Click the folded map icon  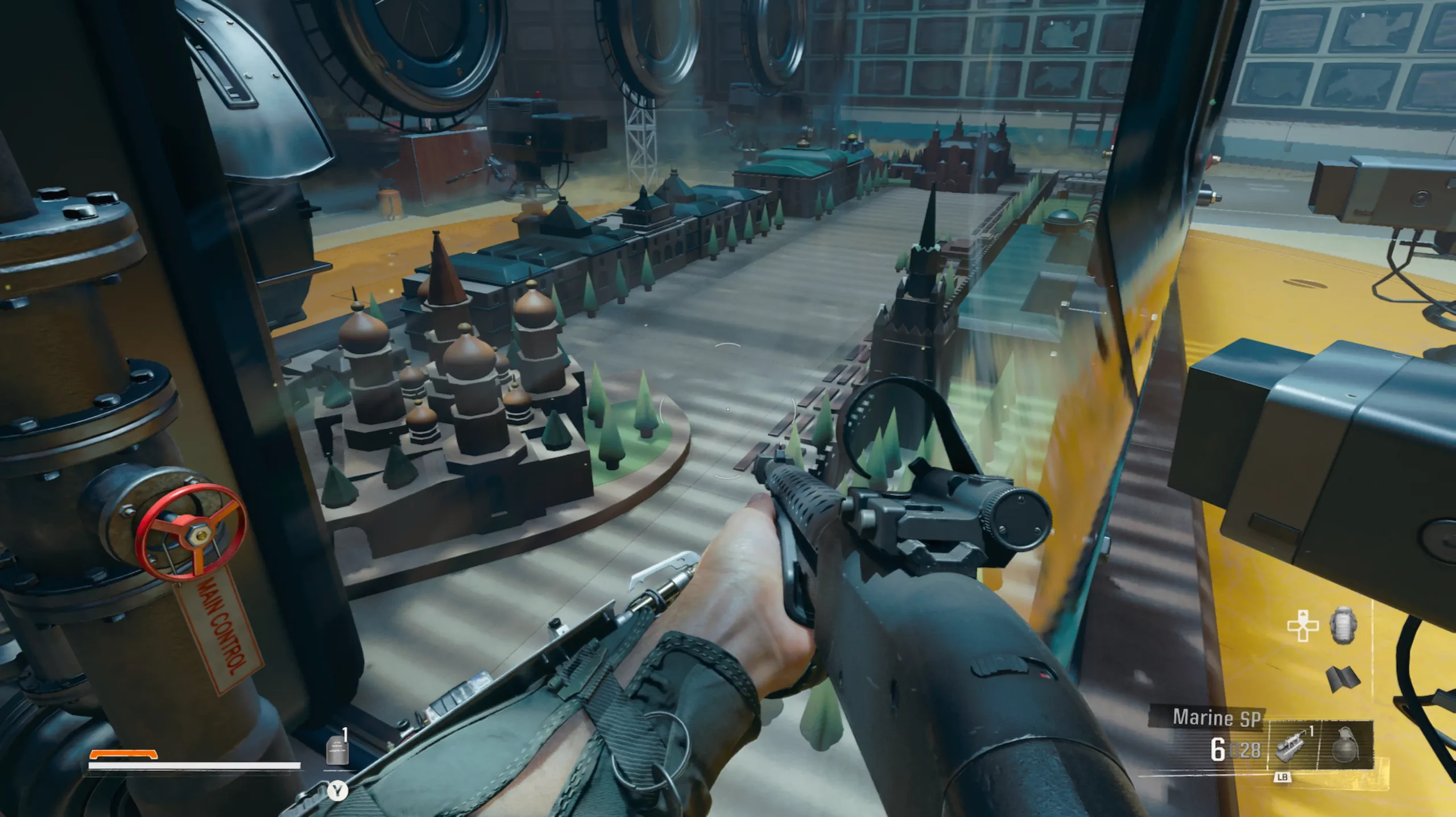pos(1343,678)
